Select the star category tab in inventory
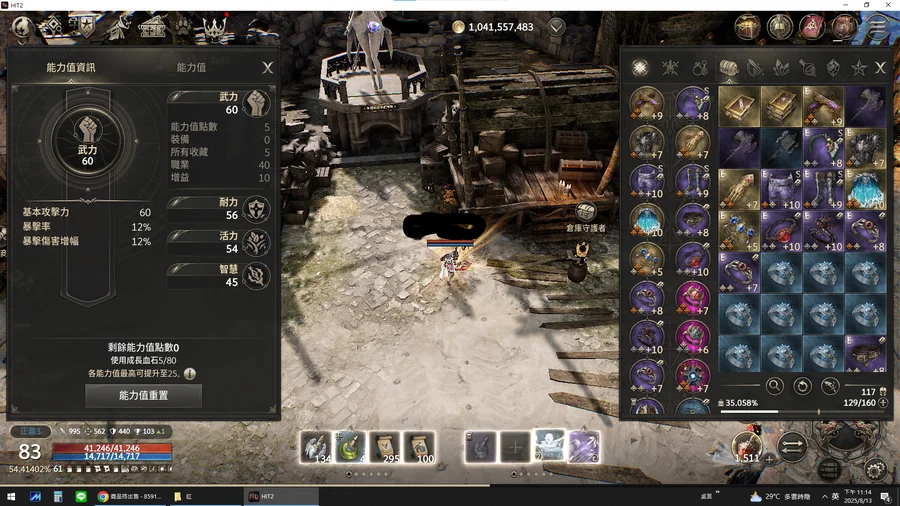 tap(858, 68)
